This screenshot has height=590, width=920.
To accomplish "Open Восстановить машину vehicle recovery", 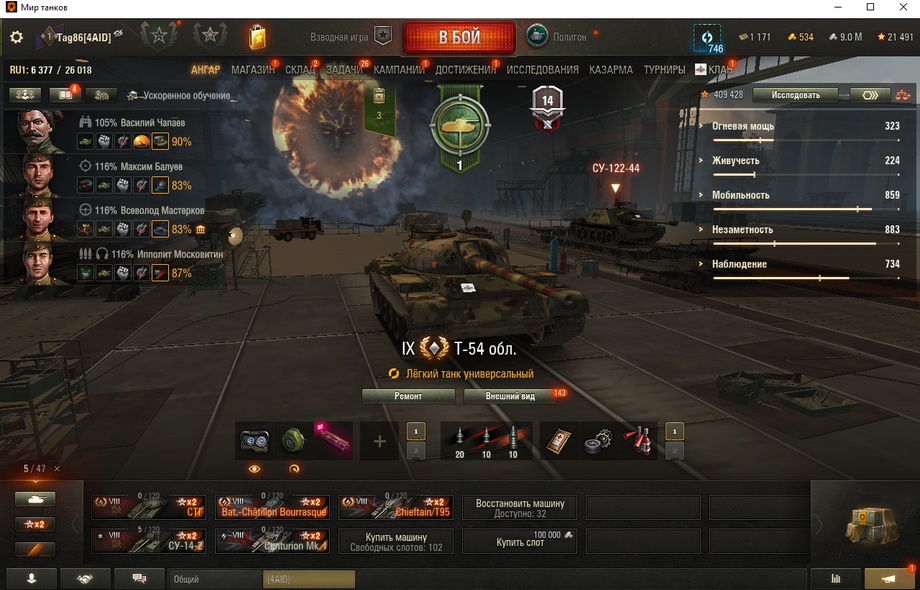I will coord(520,507).
